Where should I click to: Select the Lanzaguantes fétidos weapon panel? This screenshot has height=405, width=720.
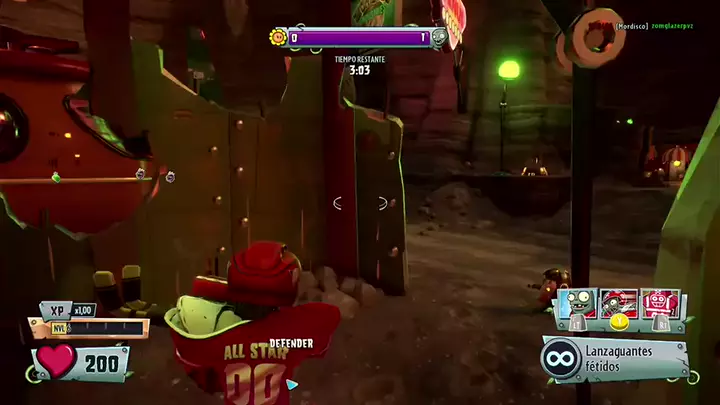(614, 360)
